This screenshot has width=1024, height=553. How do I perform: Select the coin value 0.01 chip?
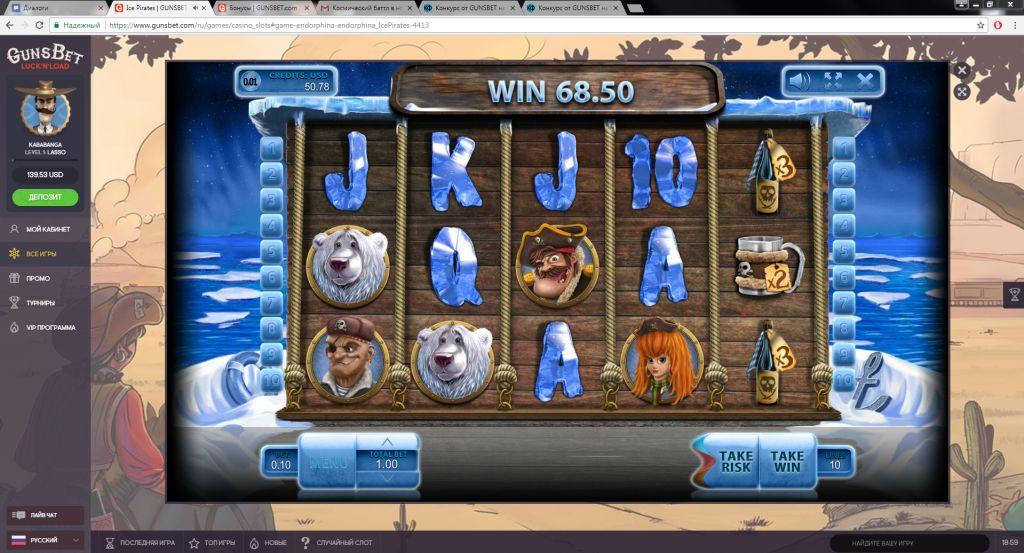coord(250,81)
